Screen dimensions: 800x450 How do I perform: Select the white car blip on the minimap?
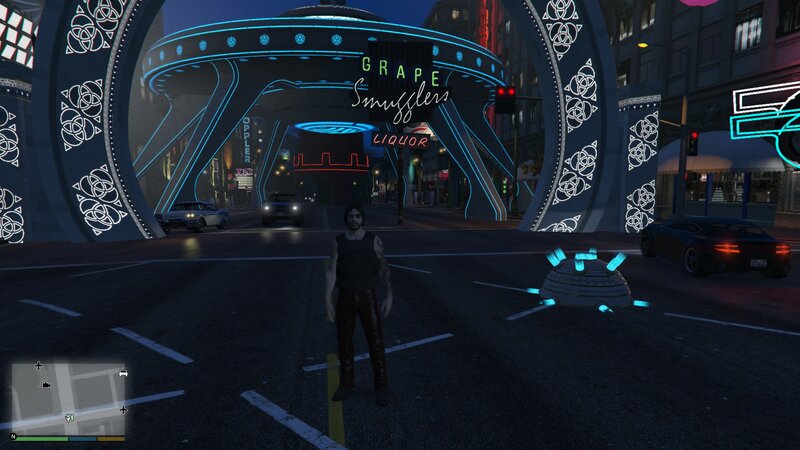pyautogui.click(x=123, y=374)
